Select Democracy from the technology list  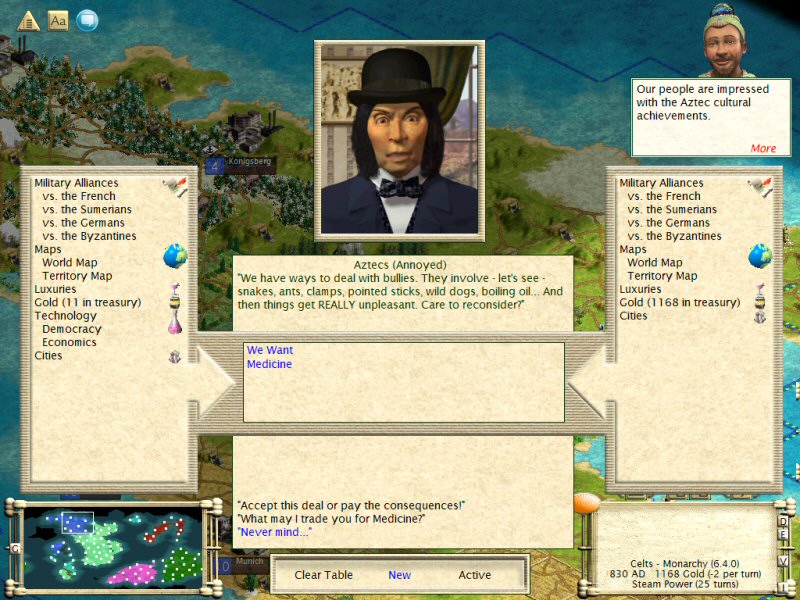coord(72,329)
